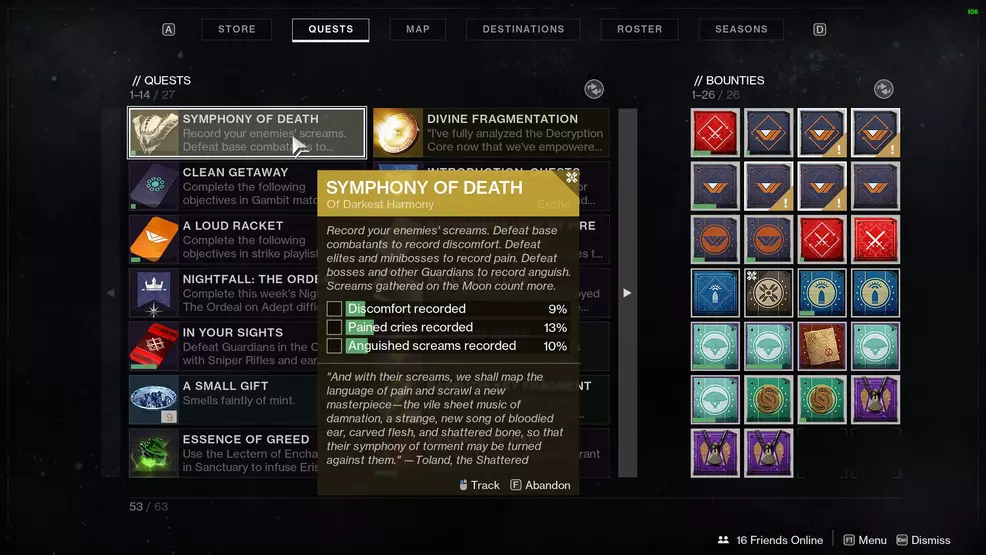Click the Quests tab
The image size is (986, 555).
pyautogui.click(x=331, y=29)
